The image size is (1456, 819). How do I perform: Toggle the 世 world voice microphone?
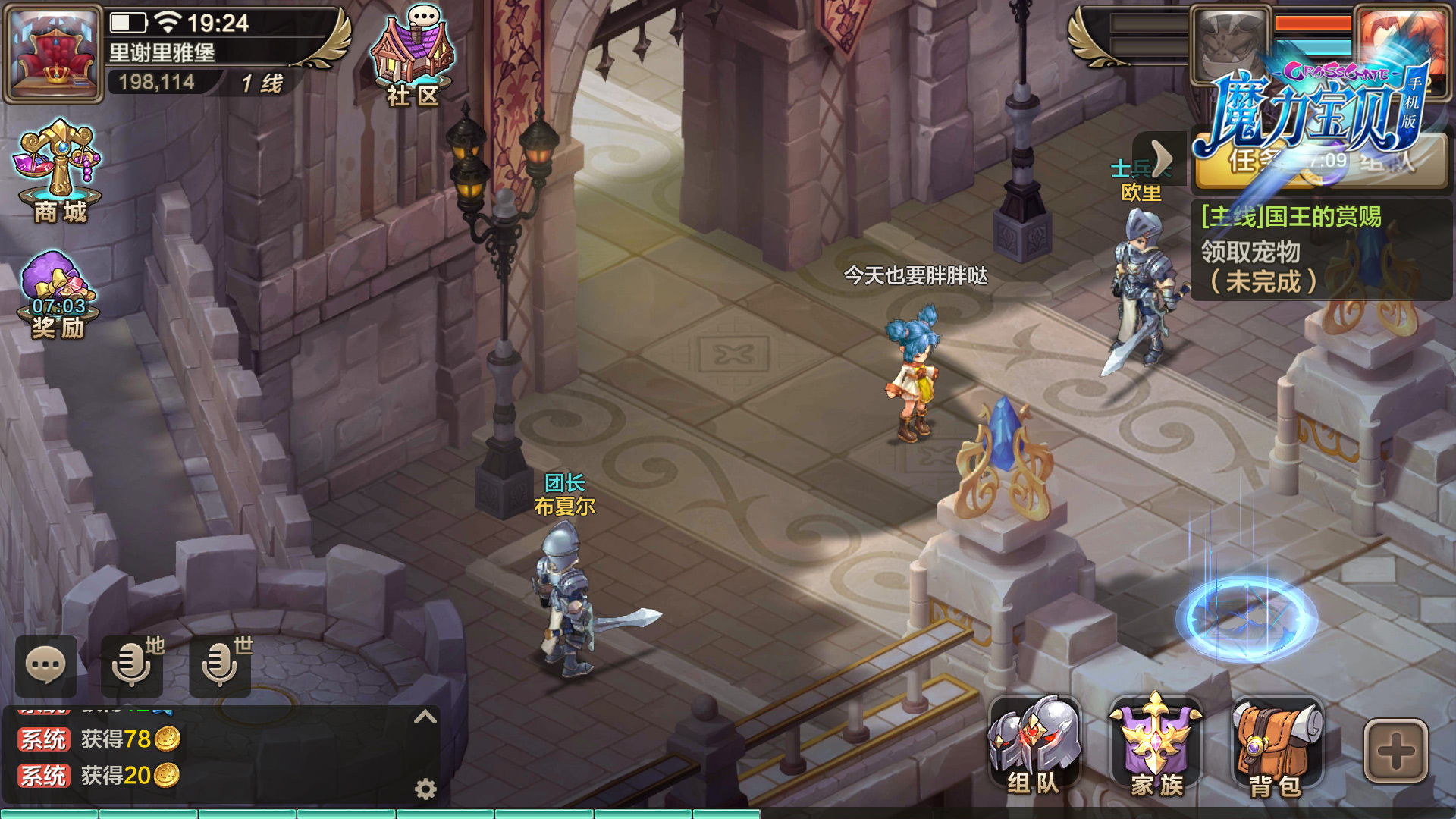coord(221,667)
